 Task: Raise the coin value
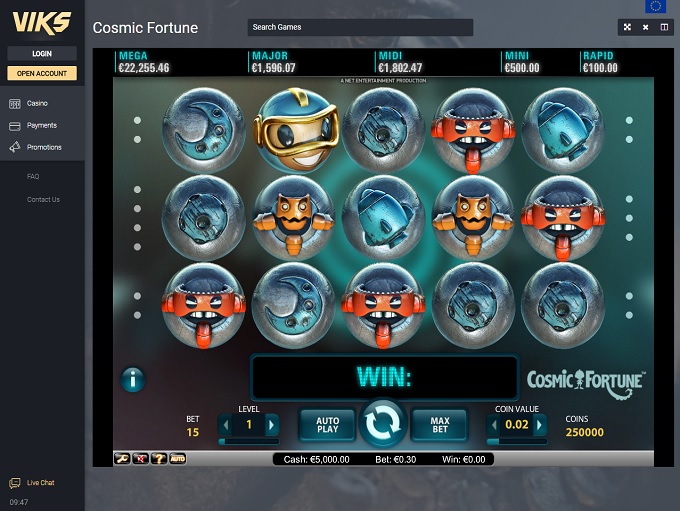[541, 425]
